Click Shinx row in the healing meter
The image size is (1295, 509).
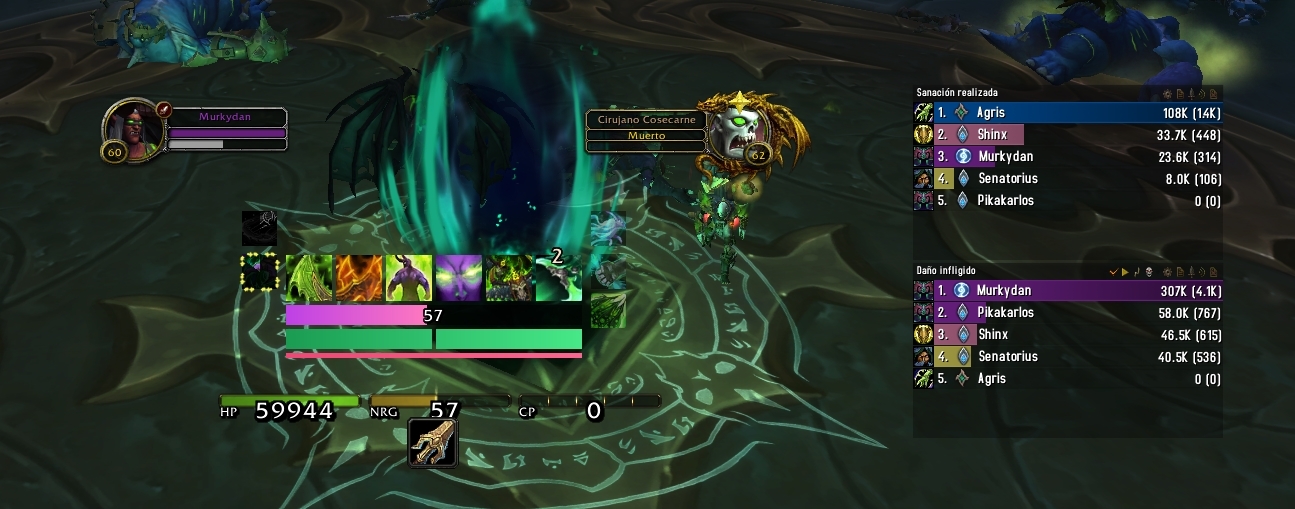coord(1068,135)
